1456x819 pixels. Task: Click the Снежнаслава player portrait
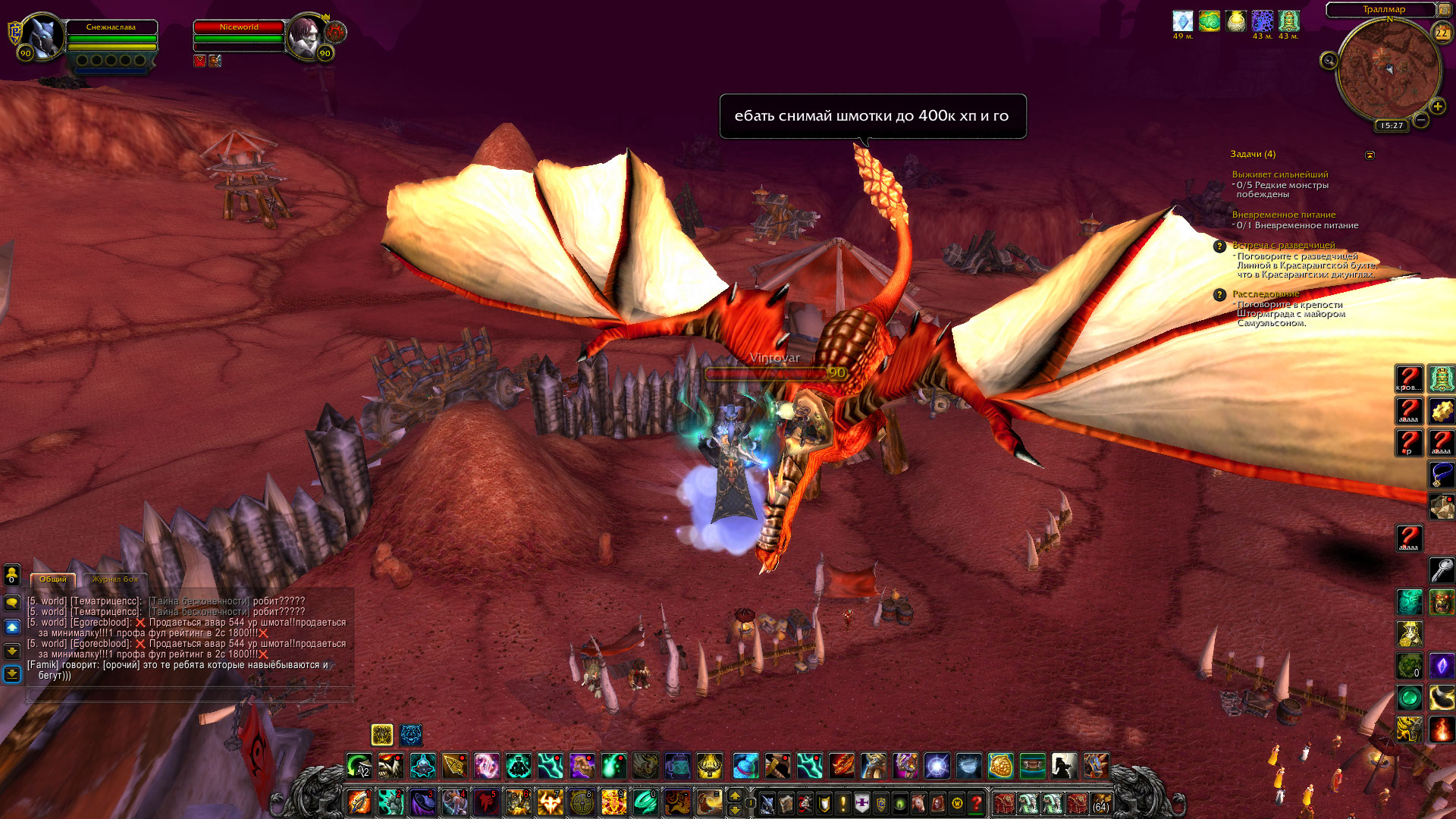(x=42, y=36)
